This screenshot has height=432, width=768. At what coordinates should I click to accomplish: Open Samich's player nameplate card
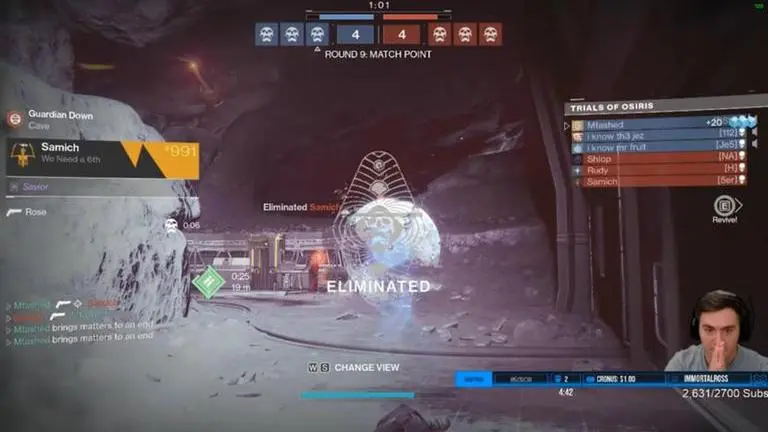coord(100,158)
